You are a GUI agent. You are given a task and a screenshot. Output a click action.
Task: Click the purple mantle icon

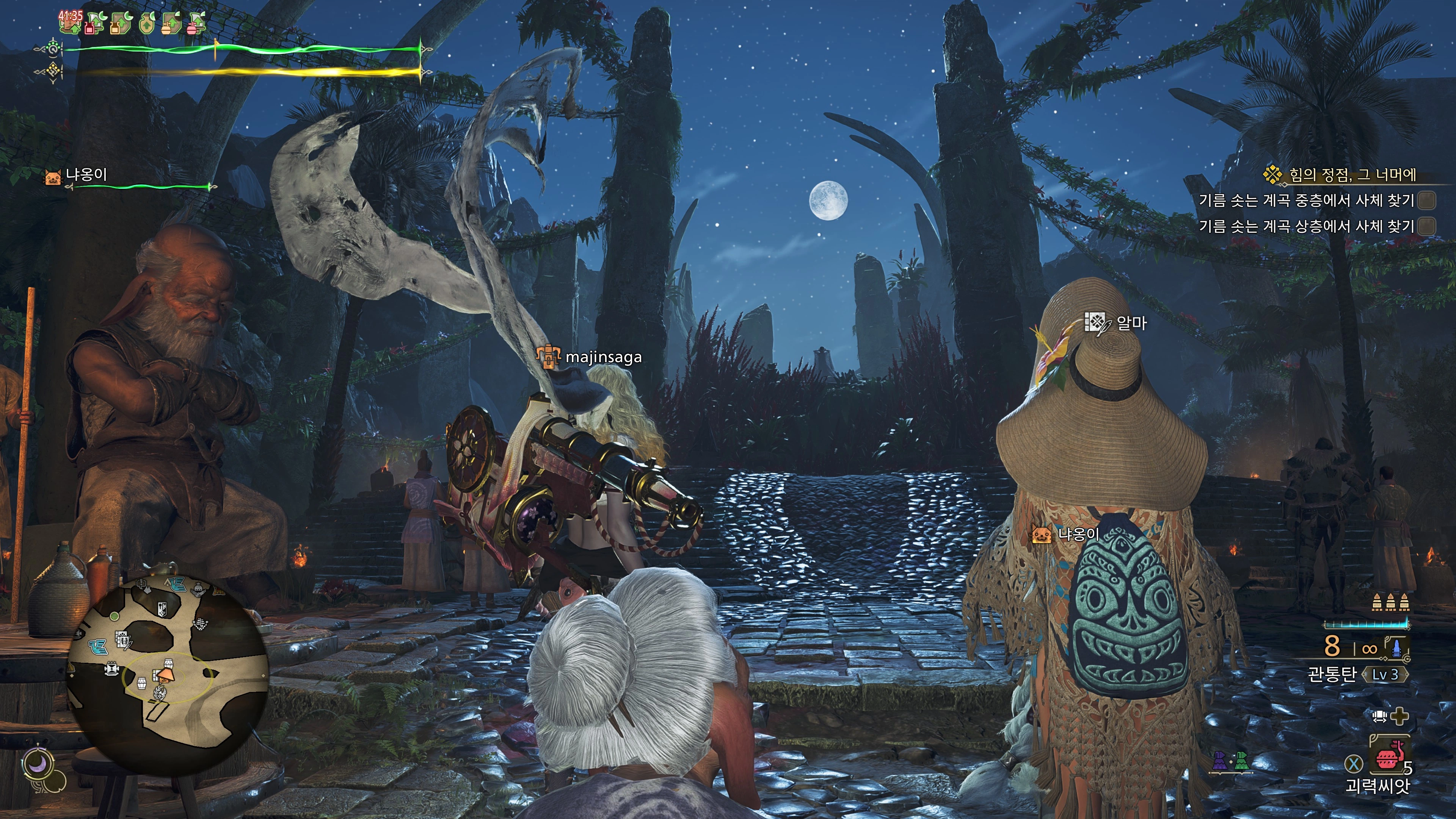1221,761
